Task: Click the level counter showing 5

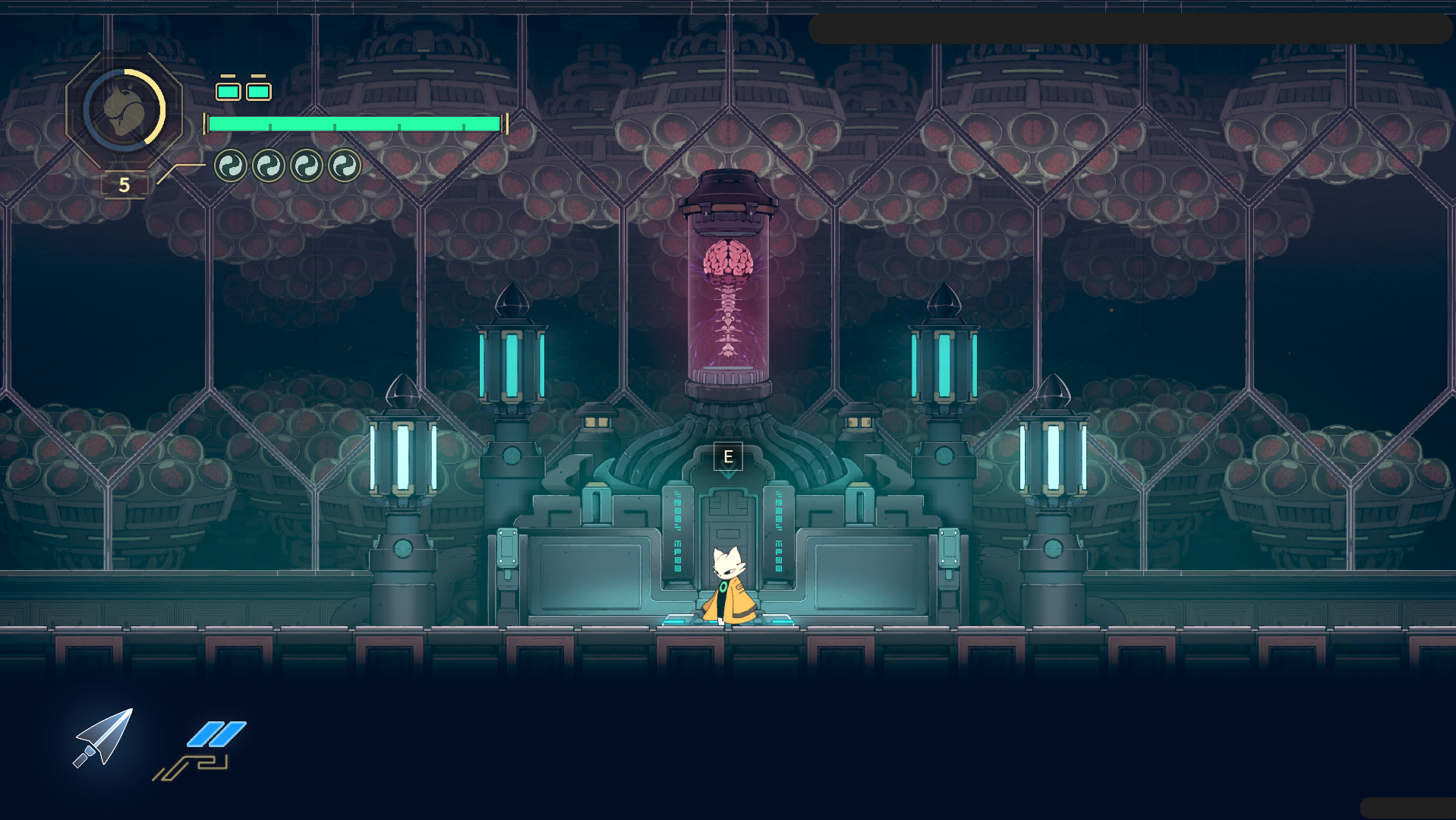Action: 124,183
